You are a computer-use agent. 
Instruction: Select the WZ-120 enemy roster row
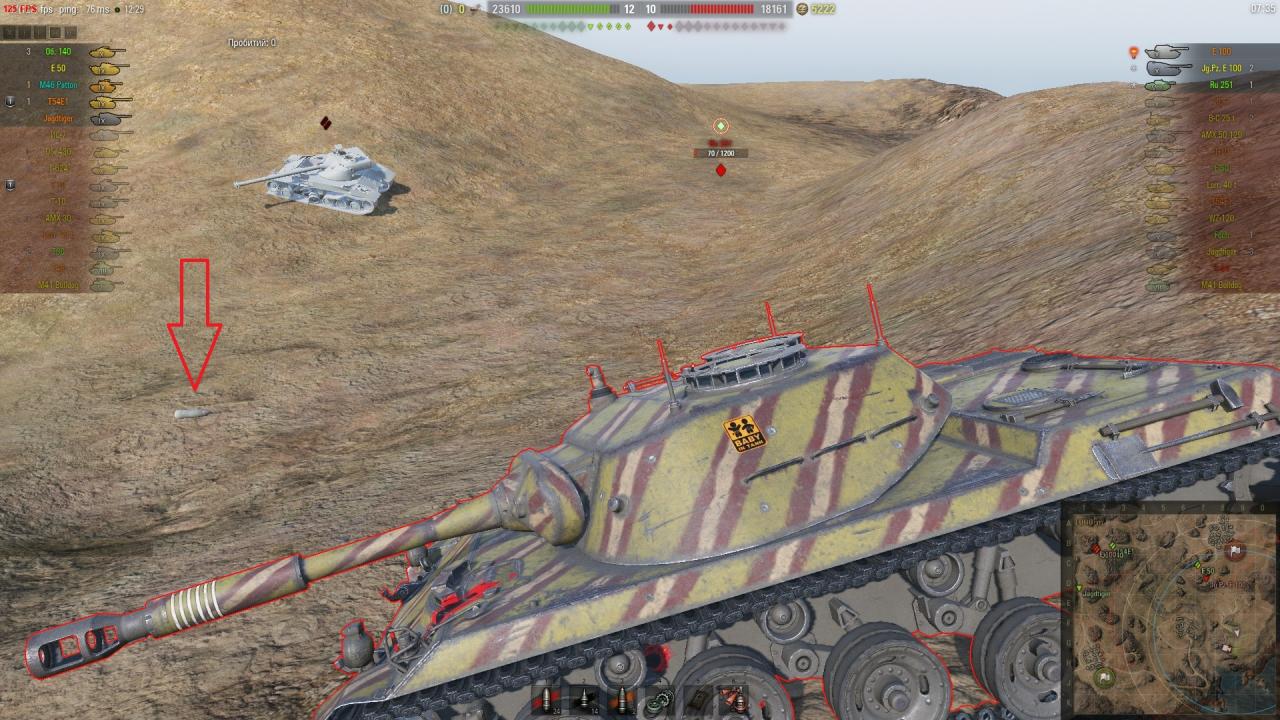click(1218, 218)
